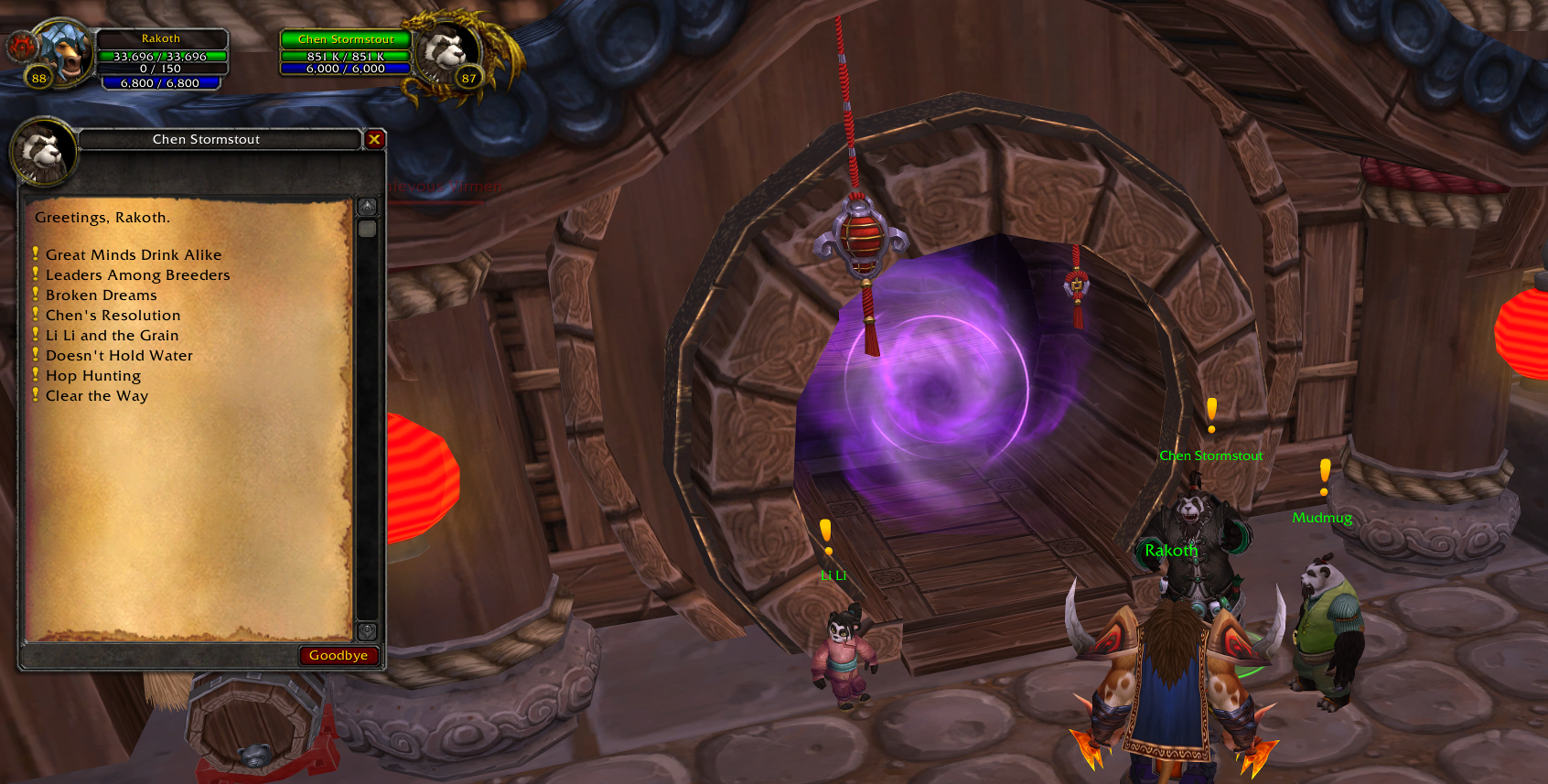Viewport: 1548px width, 784px height.
Task: Pick the Li Li and the Grain quest
Action: (112, 336)
